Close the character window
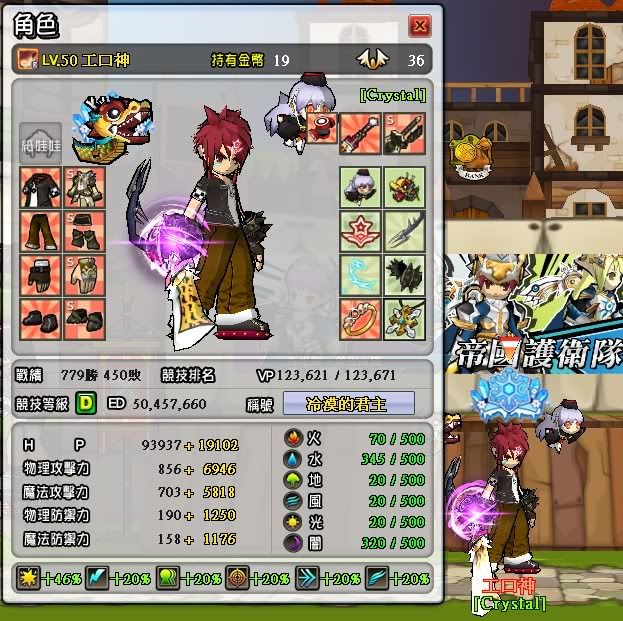 (420, 25)
